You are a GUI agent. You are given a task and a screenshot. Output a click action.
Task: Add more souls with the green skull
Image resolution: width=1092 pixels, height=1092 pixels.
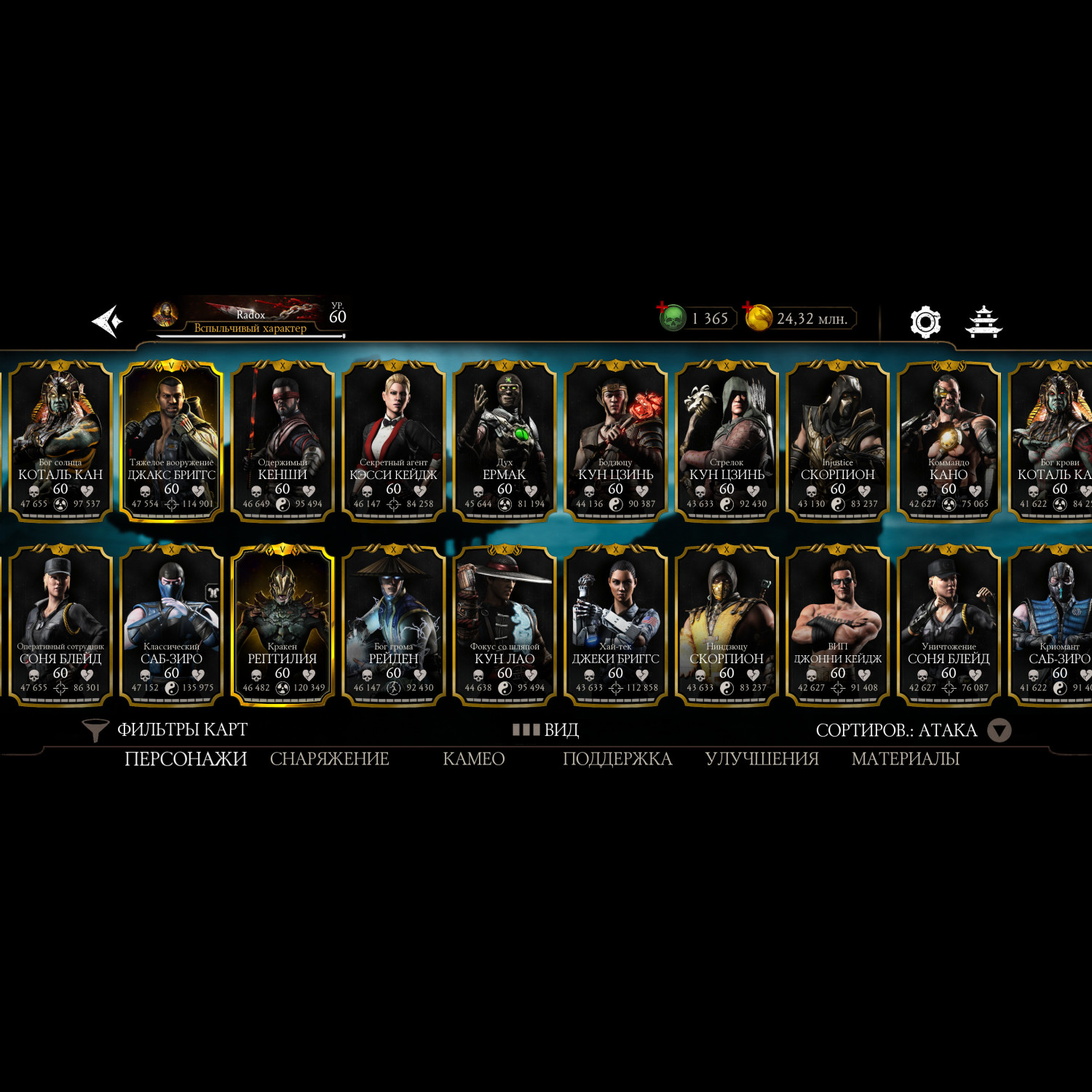[x=672, y=318]
